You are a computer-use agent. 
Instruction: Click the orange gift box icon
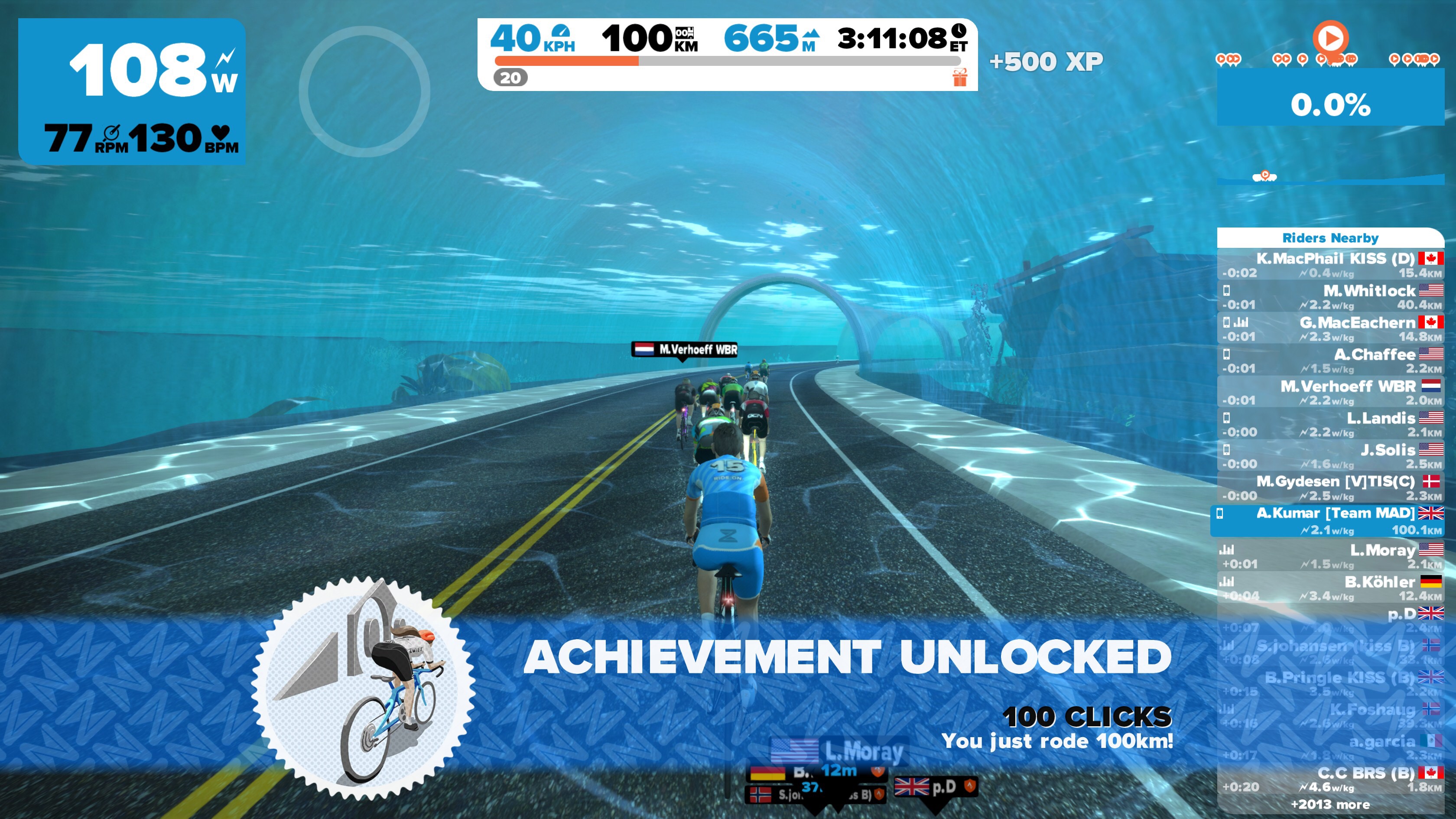(959, 78)
